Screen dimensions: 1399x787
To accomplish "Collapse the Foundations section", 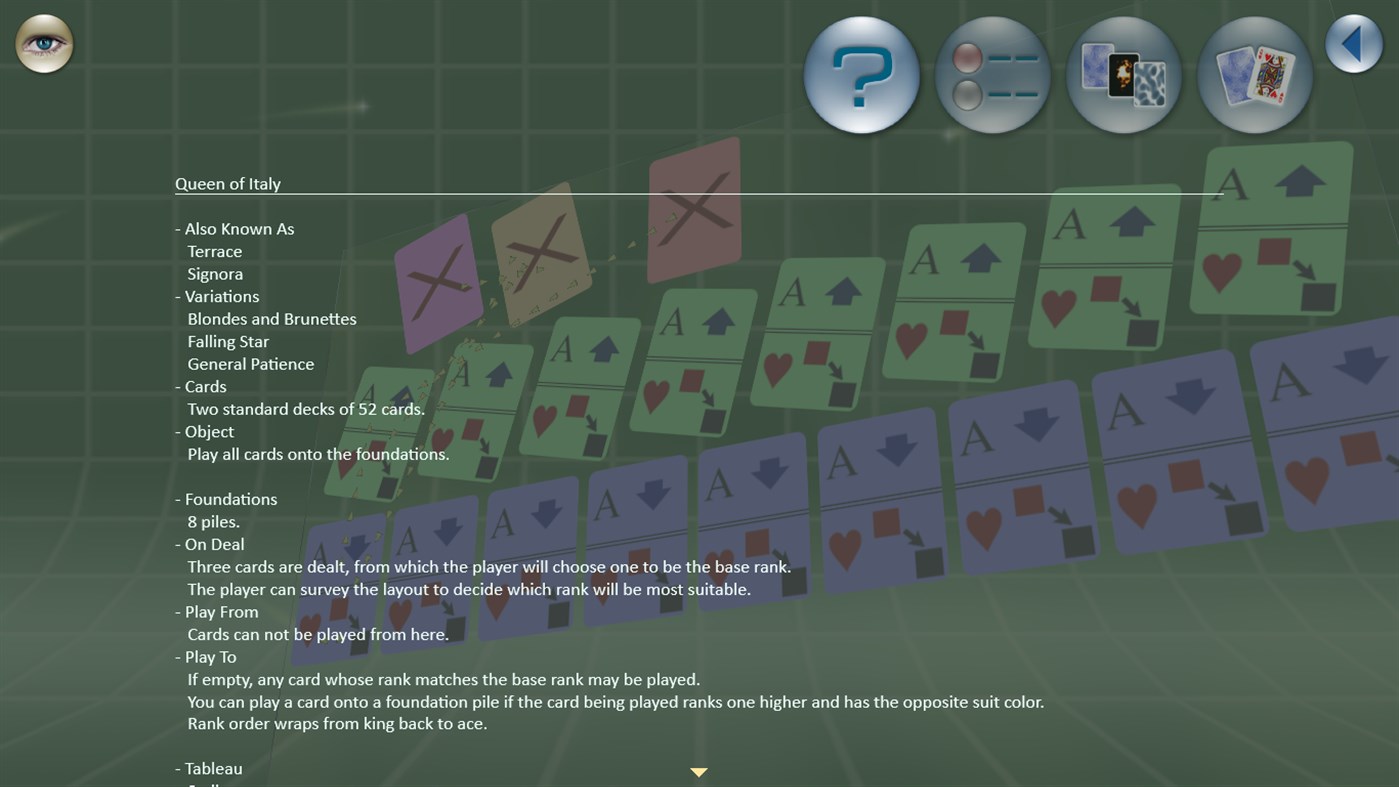I will (x=229, y=498).
